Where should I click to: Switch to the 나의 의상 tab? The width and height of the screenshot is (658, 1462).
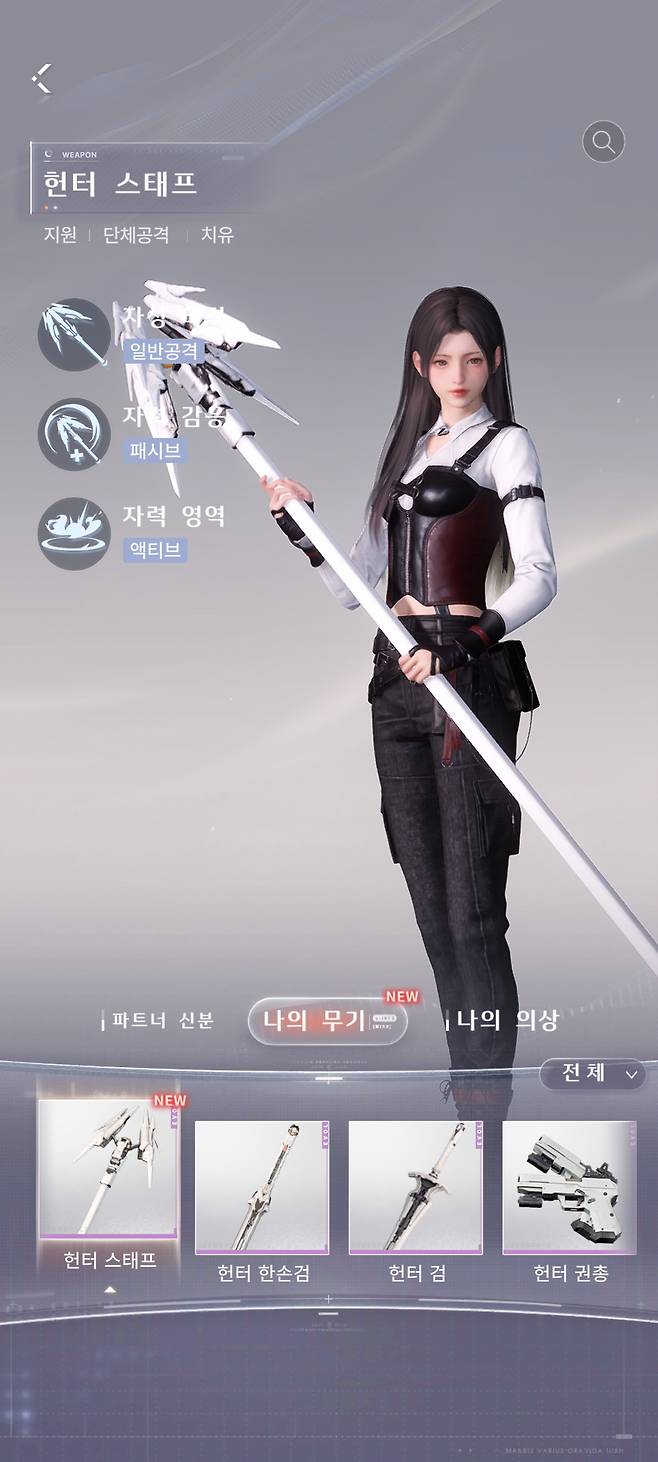tap(506, 1021)
